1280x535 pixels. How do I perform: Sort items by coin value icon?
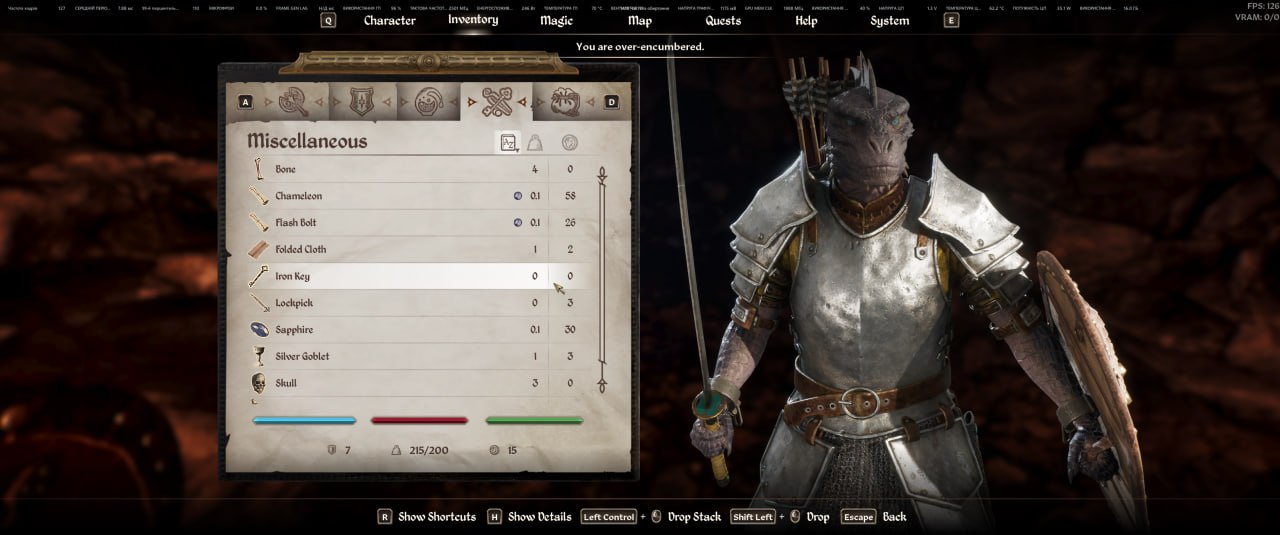click(x=569, y=143)
